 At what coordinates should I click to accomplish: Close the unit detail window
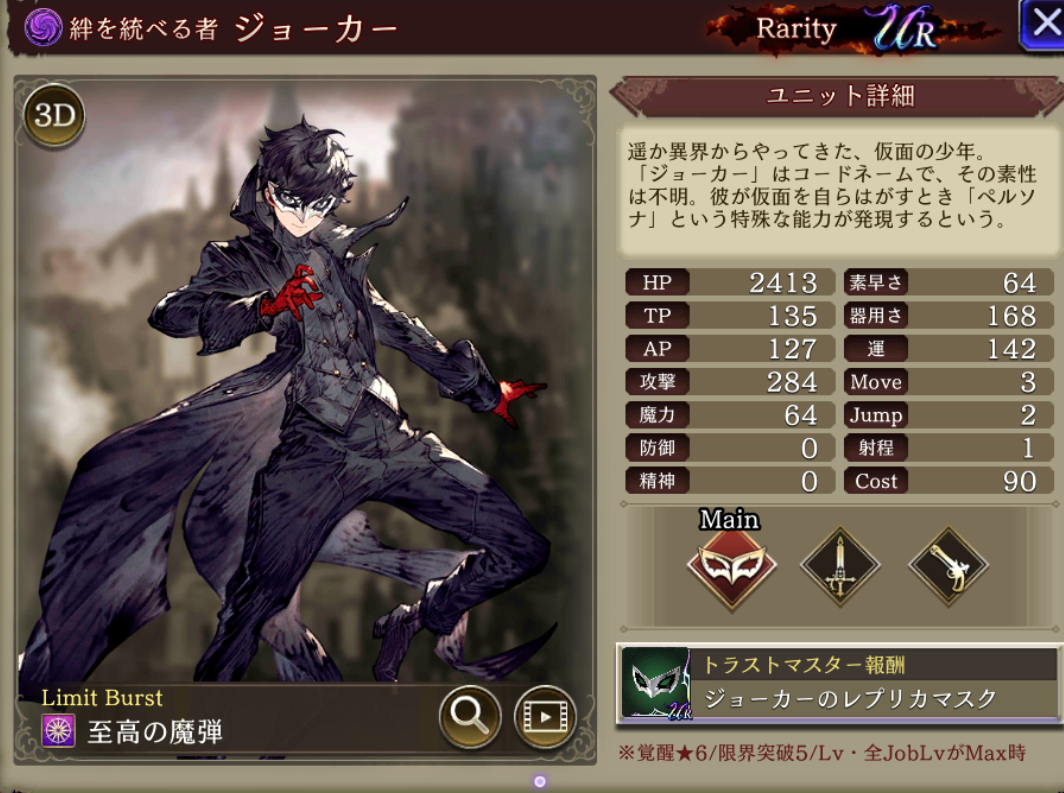click(x=1042, y=25)
